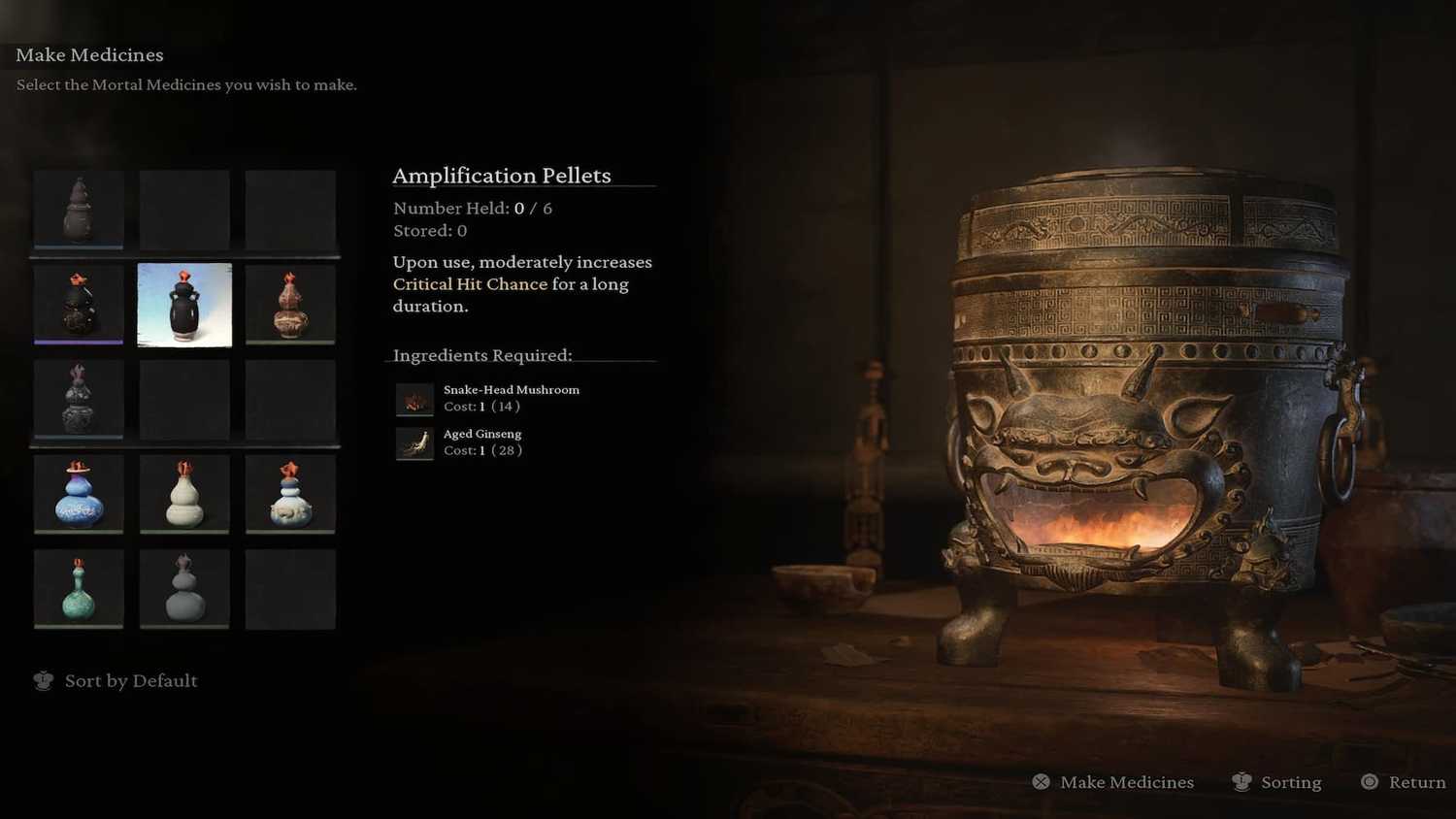Select the bright blue gourd medicine
Viewport: 1456px width, 819px height.
click(x=79, y=494)
